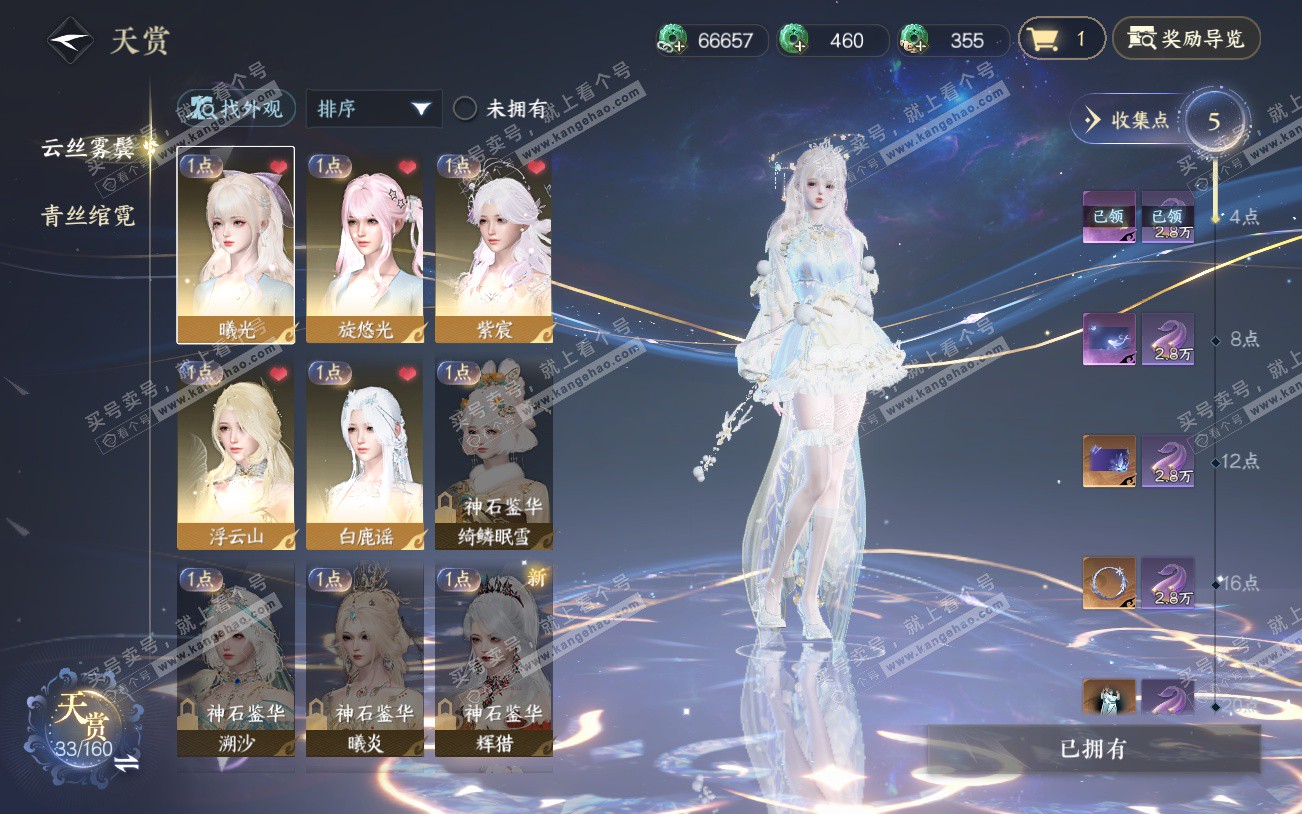The width and height of the screenshot is (1302, 814).
Task: Expand the 排序 sort dropdown
Action: point(374,108)
